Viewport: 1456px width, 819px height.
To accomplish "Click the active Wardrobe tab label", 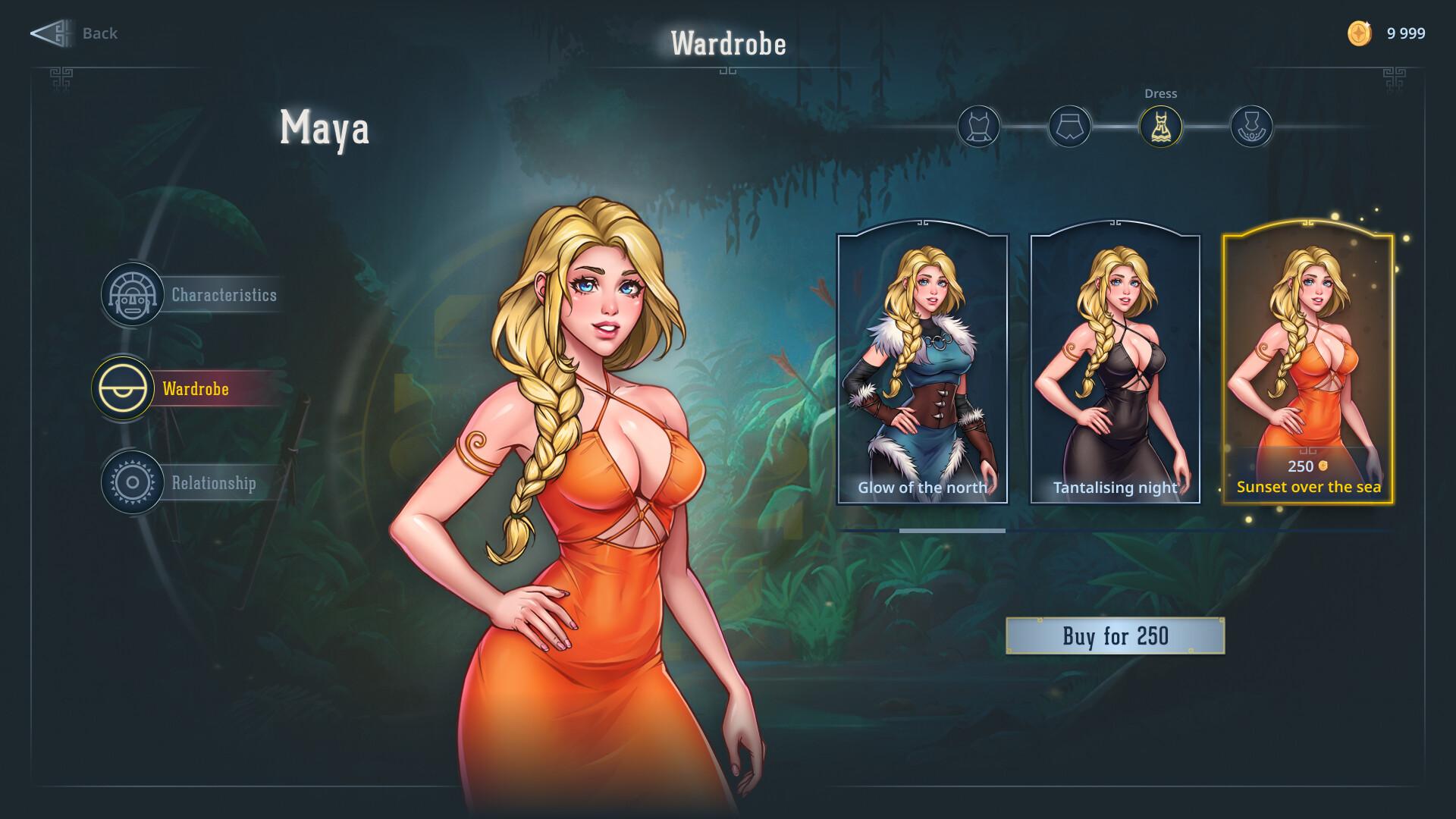I will pos(195,390).
